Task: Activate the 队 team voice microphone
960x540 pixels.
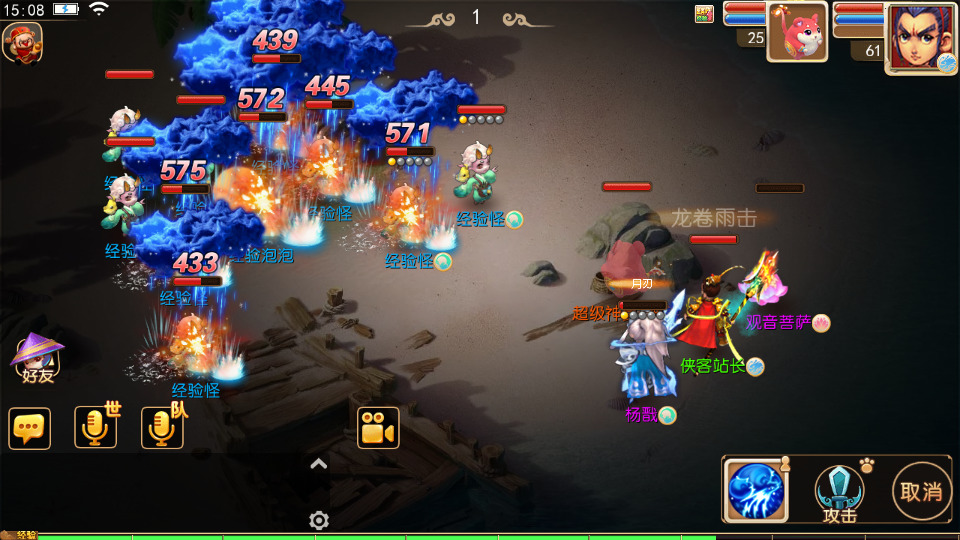Action: 162,428
